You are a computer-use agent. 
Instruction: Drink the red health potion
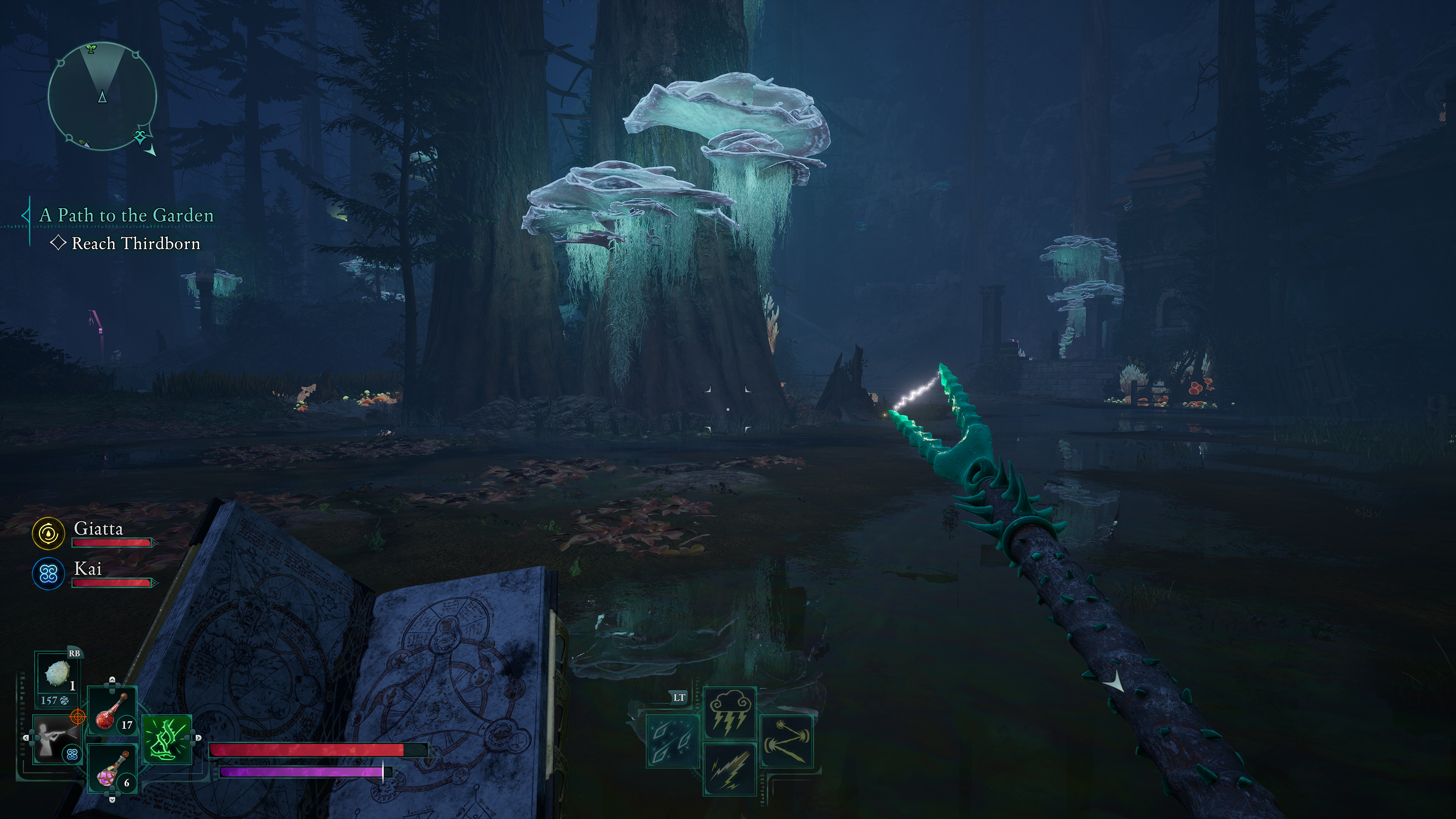[113, 711]
